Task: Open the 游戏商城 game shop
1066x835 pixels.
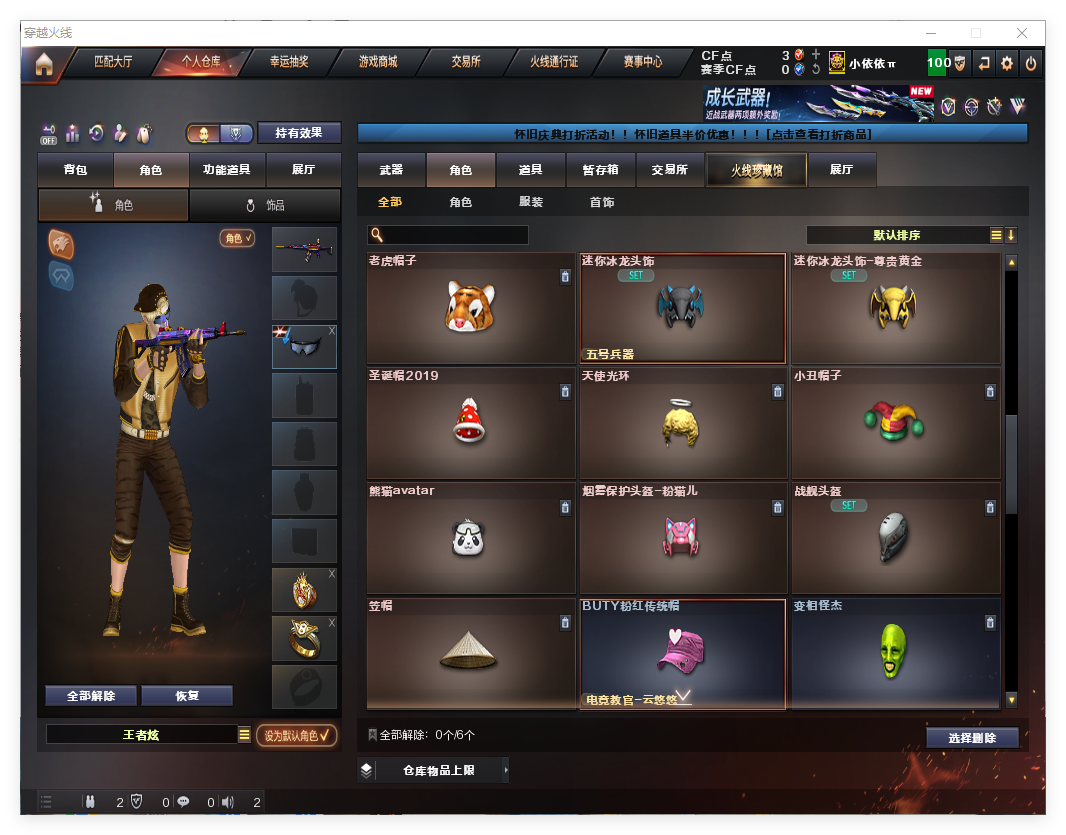Action: pyautogui.click(x=378, y=62)
